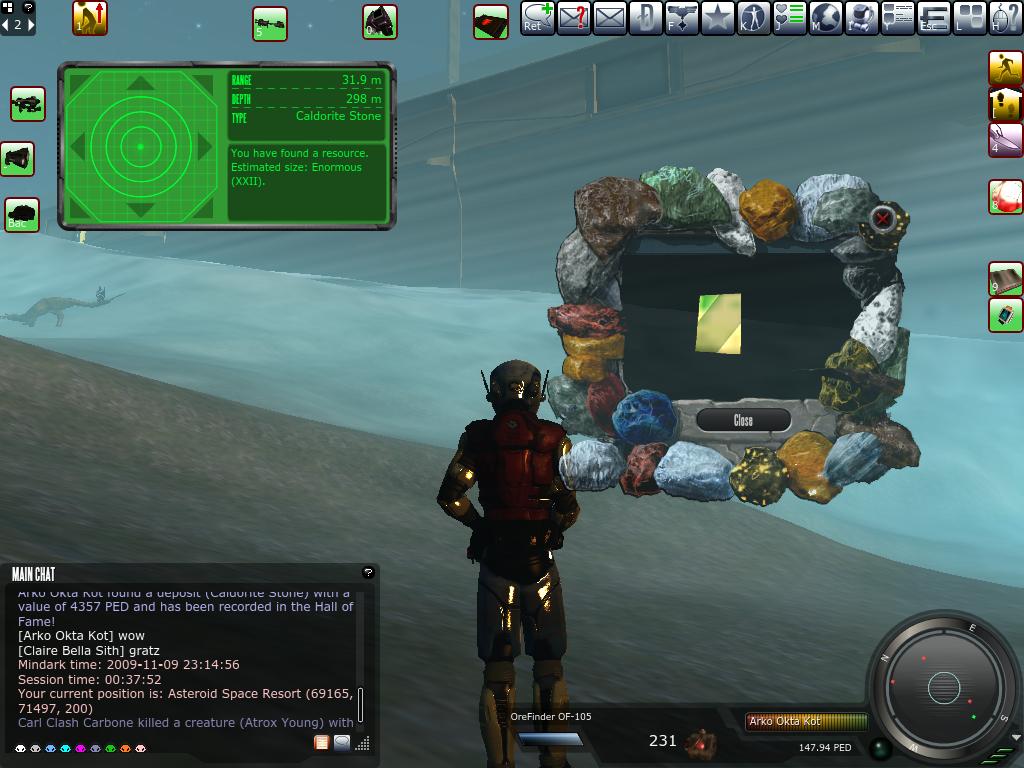Screen dimensions: 1024x768
Task: Dismiss loot window with red X
Action: tap(882, 218)
